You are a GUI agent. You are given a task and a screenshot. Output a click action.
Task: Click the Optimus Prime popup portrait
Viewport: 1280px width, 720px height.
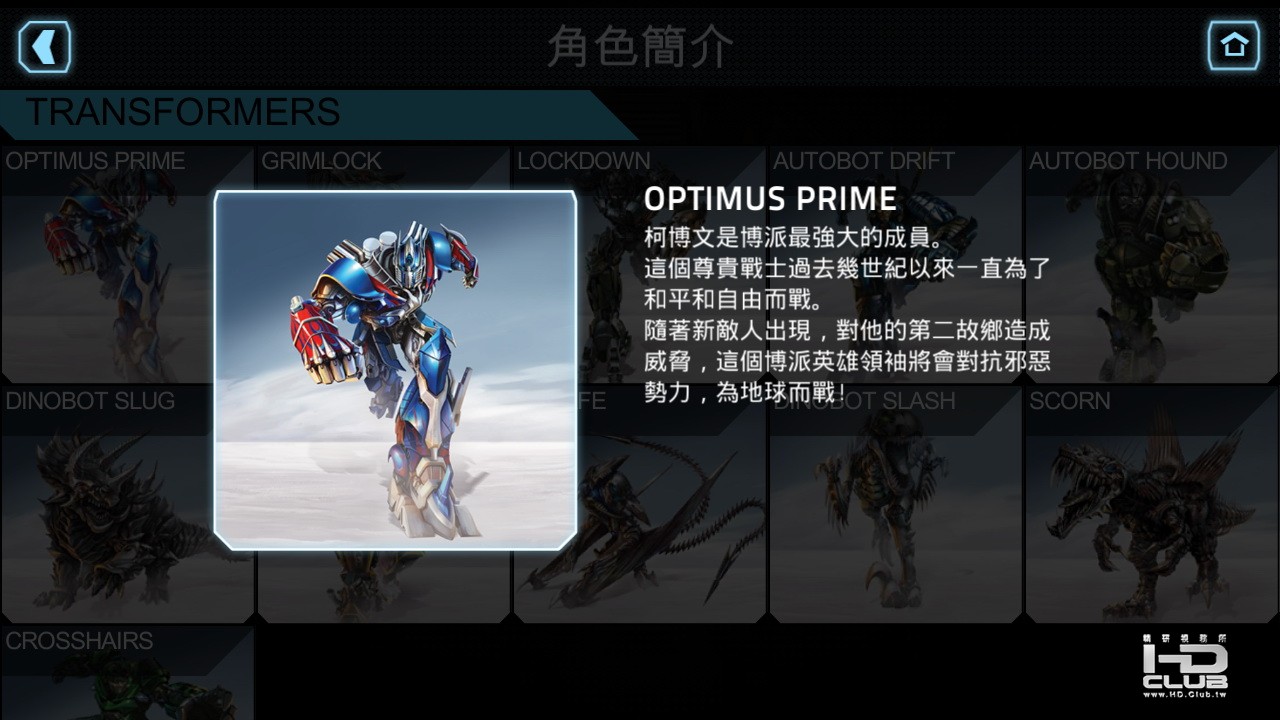tap(395, 370)
